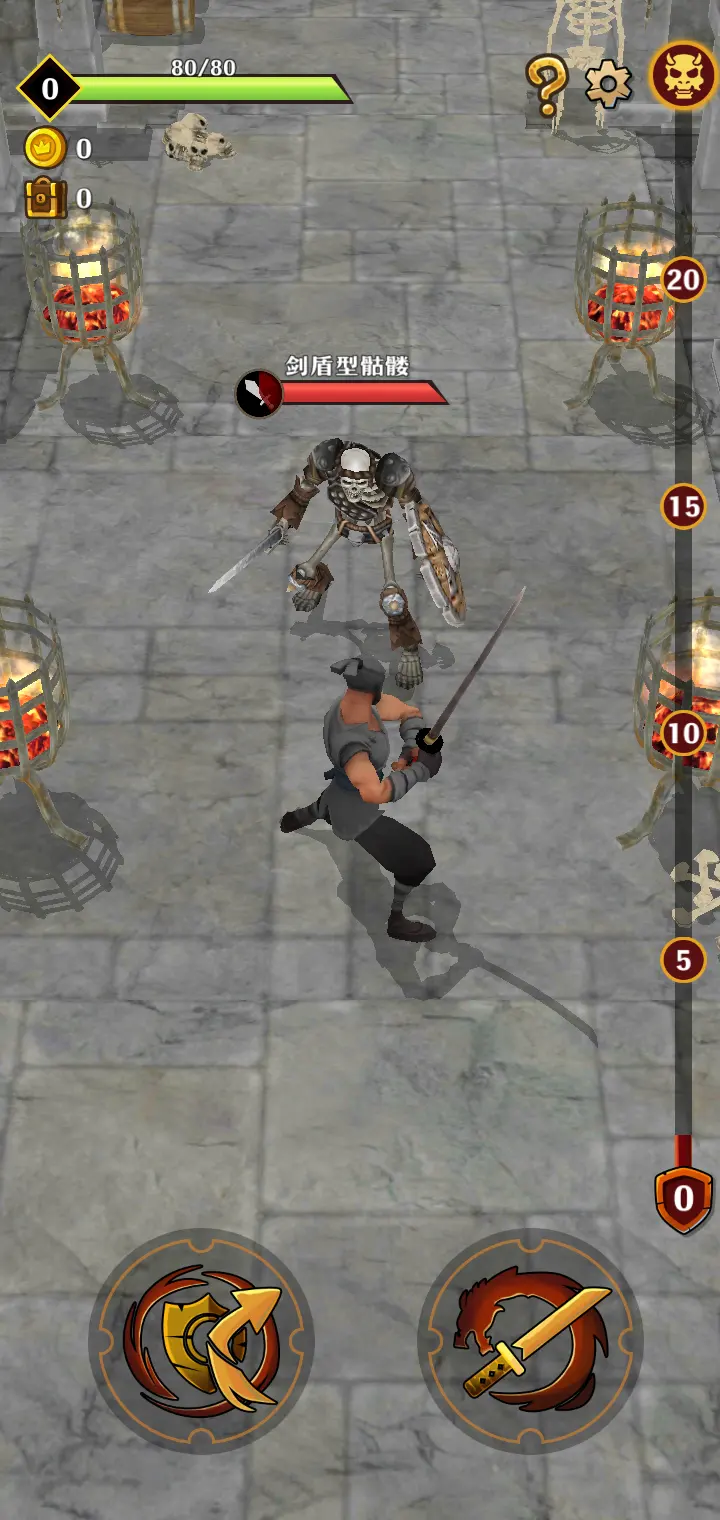Screen dimensions: 720x1520
Task: Open the gear settings menu
Action: 608,83
